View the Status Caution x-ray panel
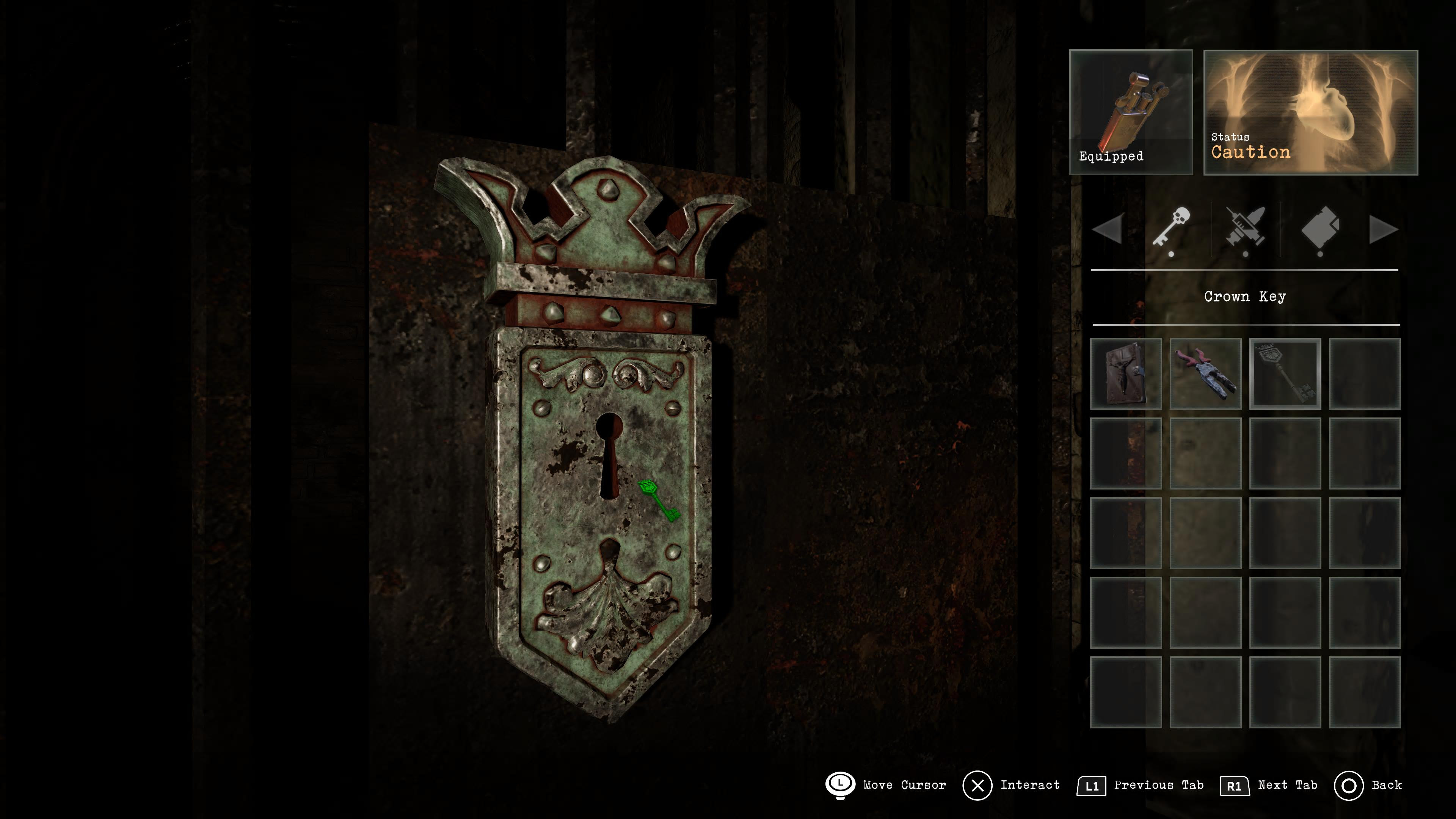Viewport: 1456px width, 819px height. (x=1310, y=112)
